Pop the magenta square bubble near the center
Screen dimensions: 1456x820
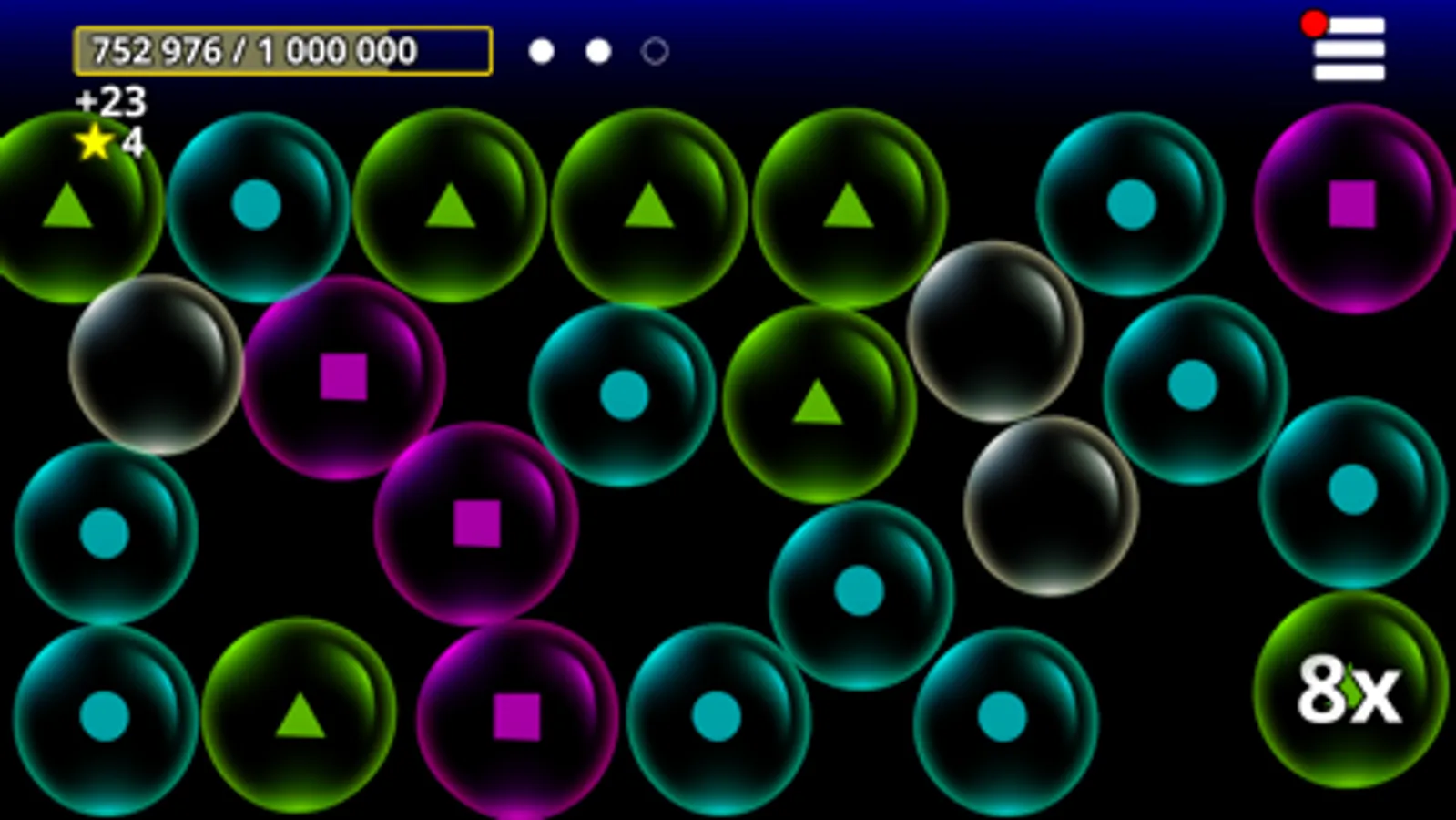tap(475, 519)
